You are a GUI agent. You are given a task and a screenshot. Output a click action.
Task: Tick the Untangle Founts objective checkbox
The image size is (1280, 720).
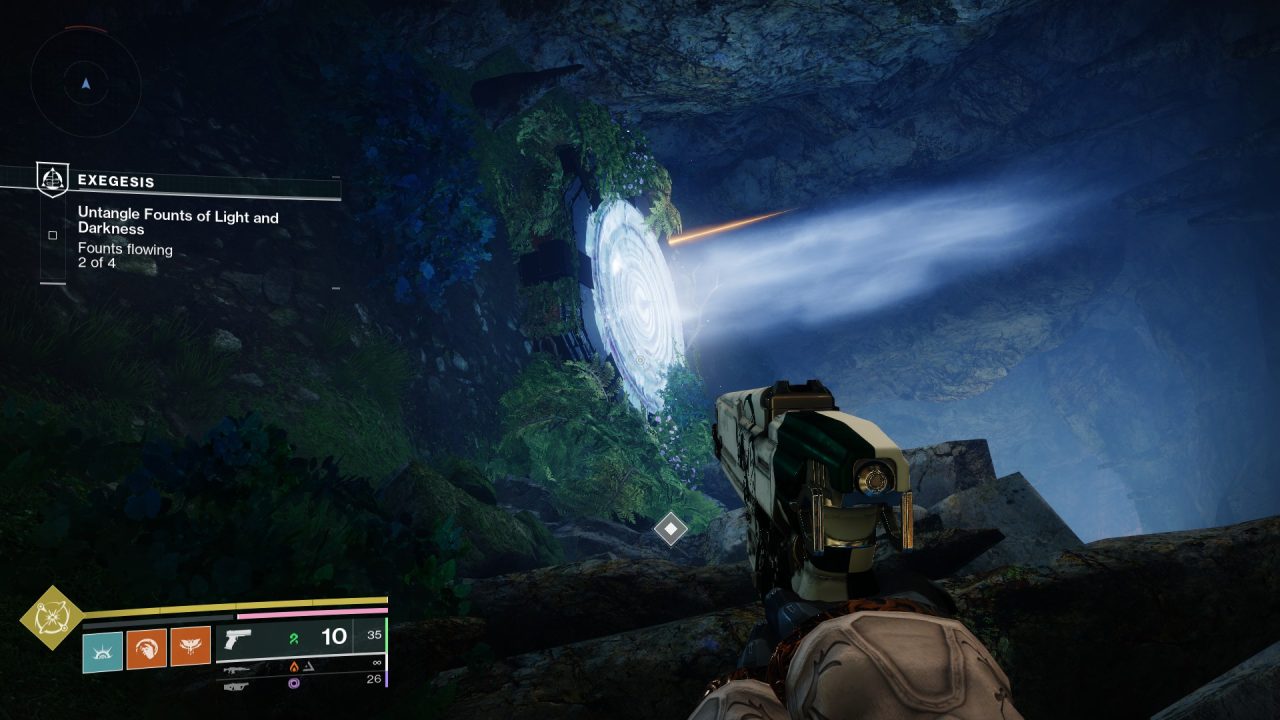point(52,235)
